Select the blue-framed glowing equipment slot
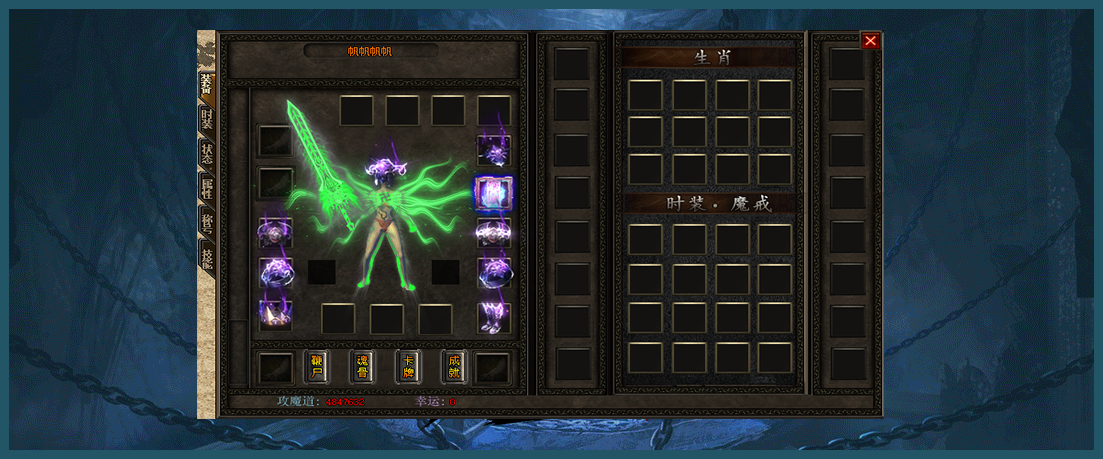The width and height of the screenshot is (1103, 459). coord(493,192)
